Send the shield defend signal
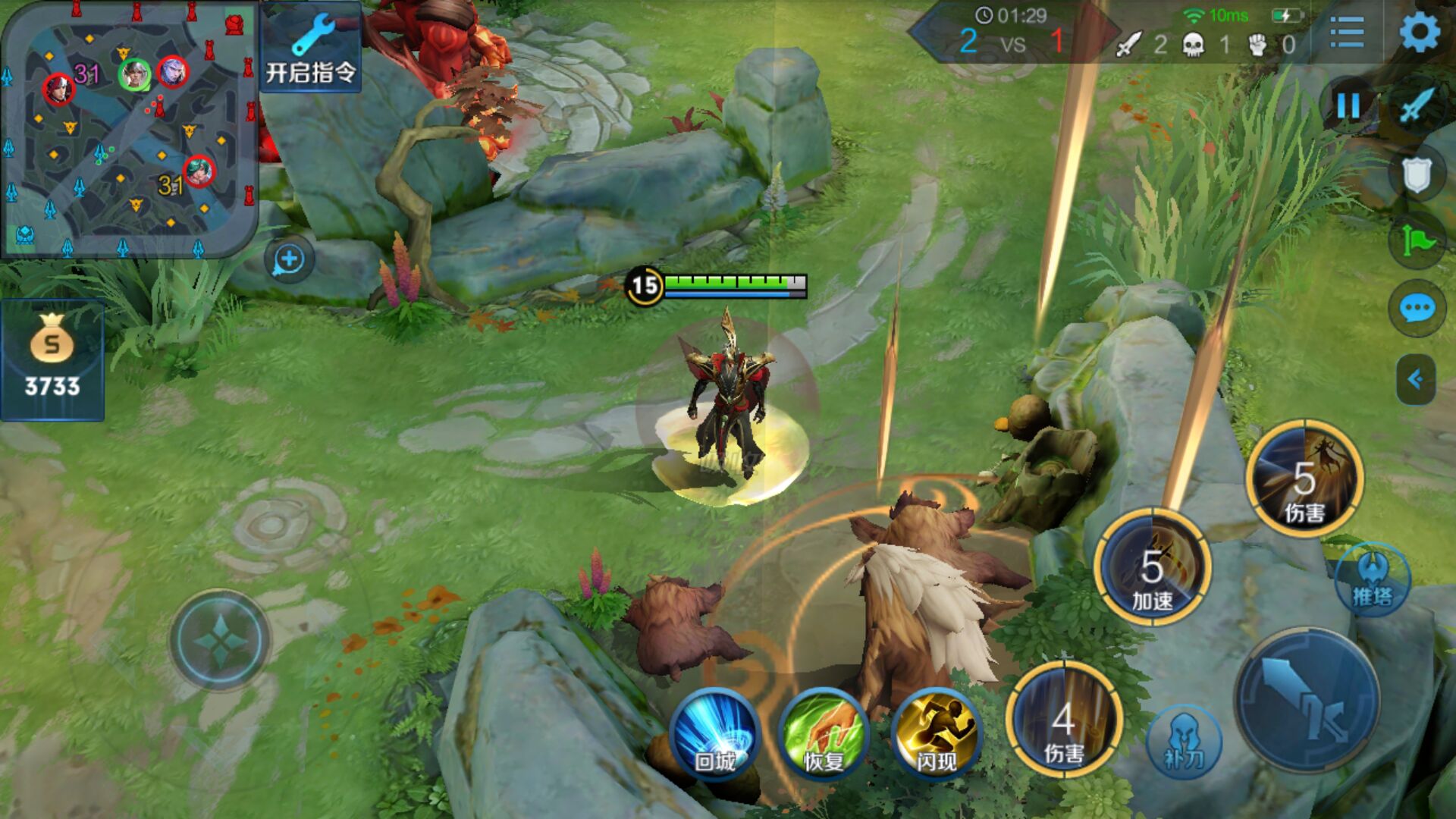 coord(1416,175)
